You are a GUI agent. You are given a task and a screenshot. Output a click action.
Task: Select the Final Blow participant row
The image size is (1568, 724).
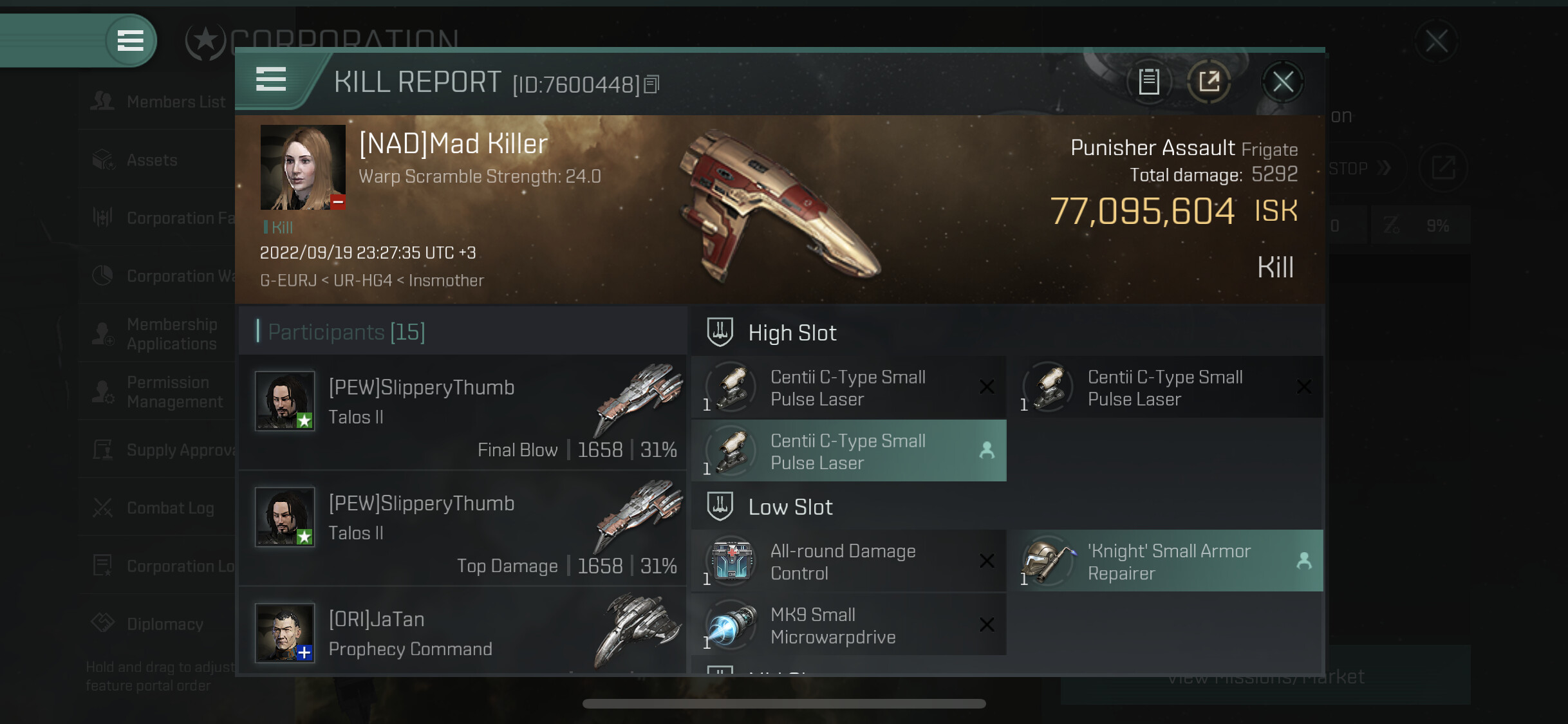point(462,413)
